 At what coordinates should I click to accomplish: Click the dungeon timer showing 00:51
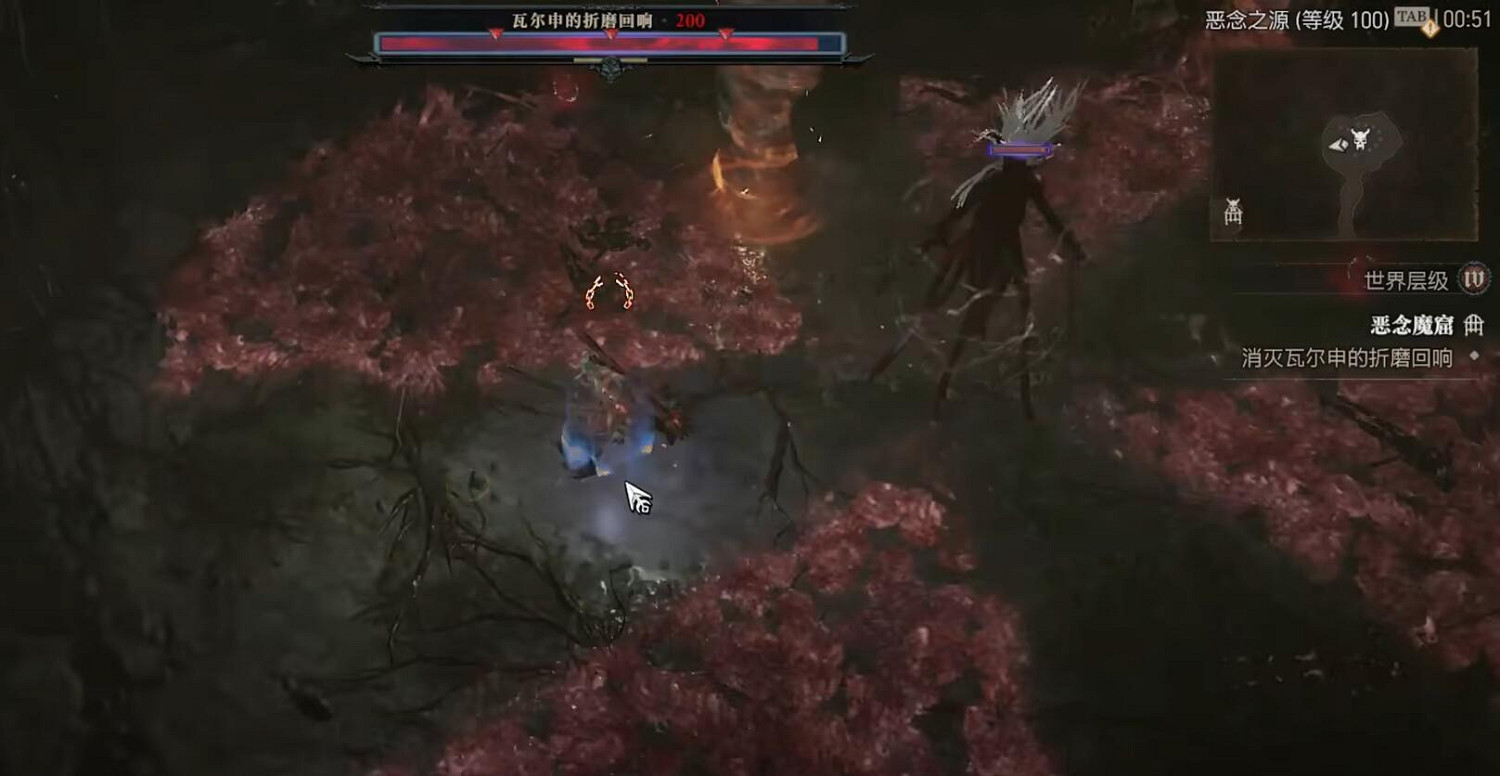coord(1468,17)
